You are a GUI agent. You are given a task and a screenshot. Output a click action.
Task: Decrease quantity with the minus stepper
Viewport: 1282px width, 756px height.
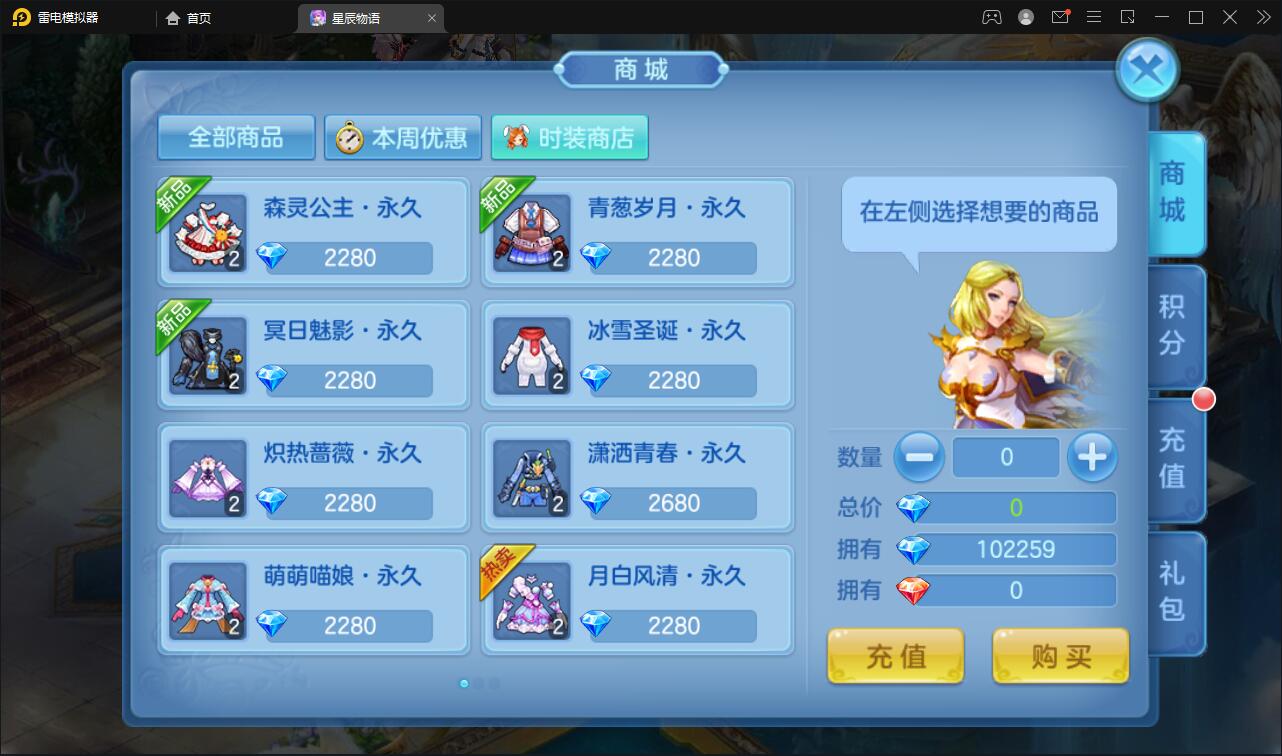919,457
